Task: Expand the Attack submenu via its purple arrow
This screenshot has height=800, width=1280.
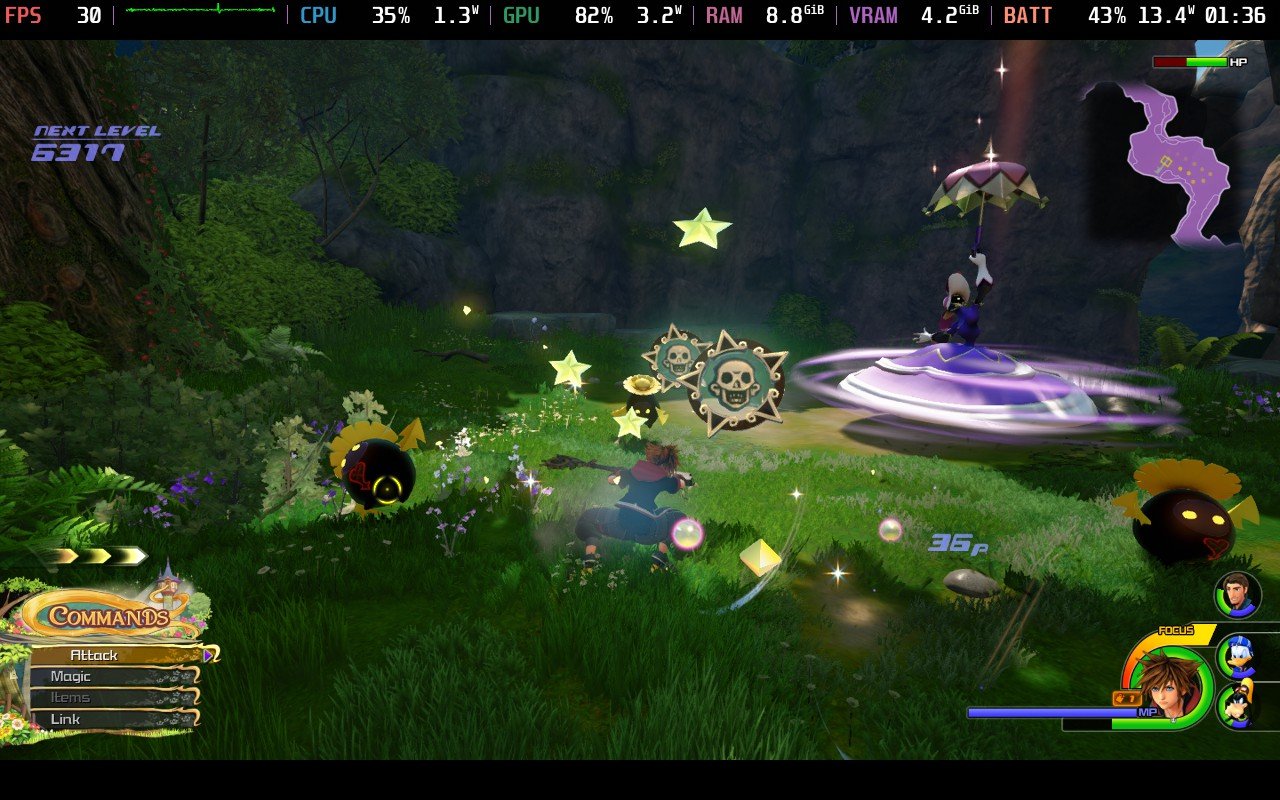Action: (x=208, y=655)
